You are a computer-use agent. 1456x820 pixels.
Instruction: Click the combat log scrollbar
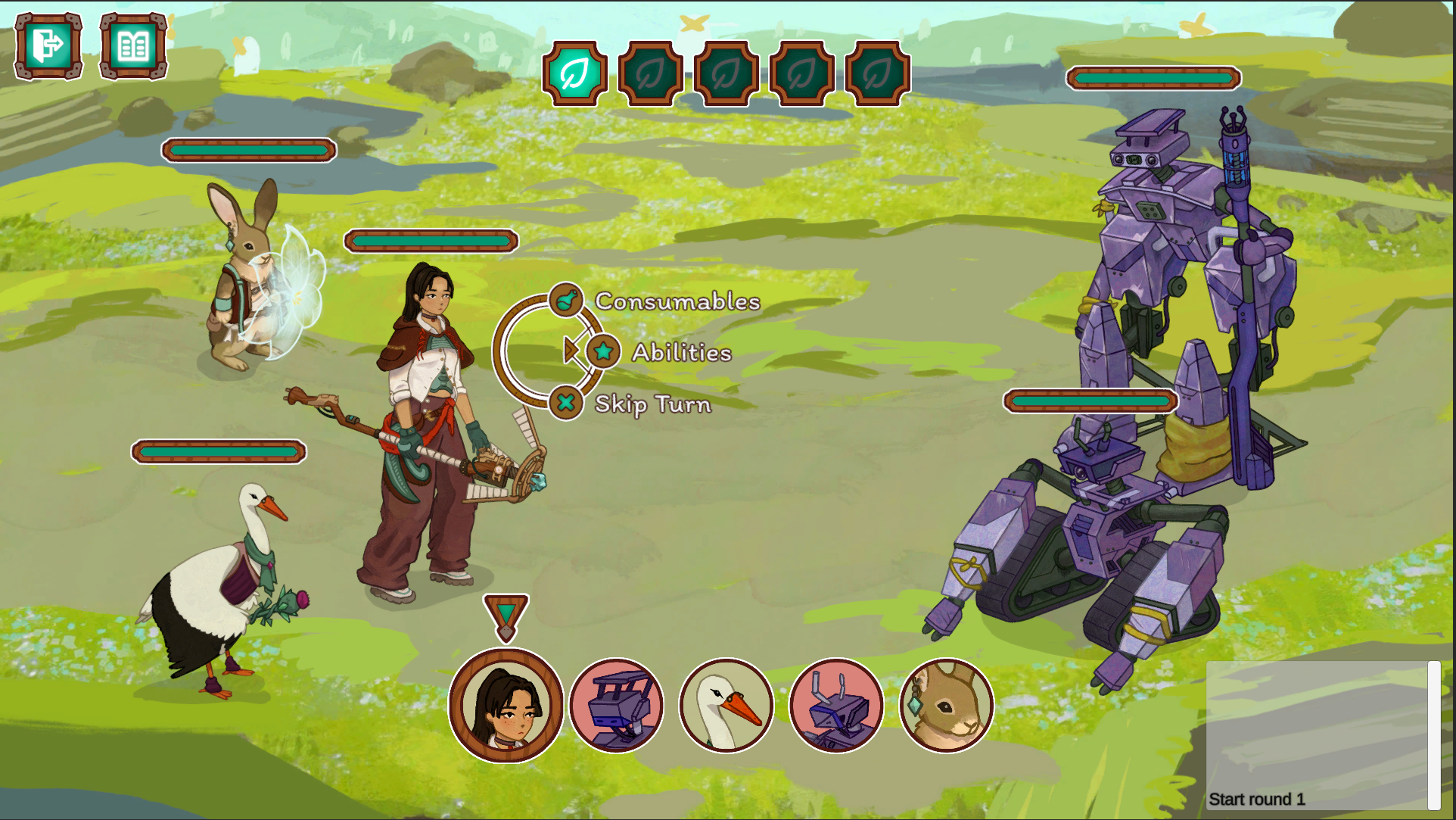pyautogui.click(x=1433, y=734)
